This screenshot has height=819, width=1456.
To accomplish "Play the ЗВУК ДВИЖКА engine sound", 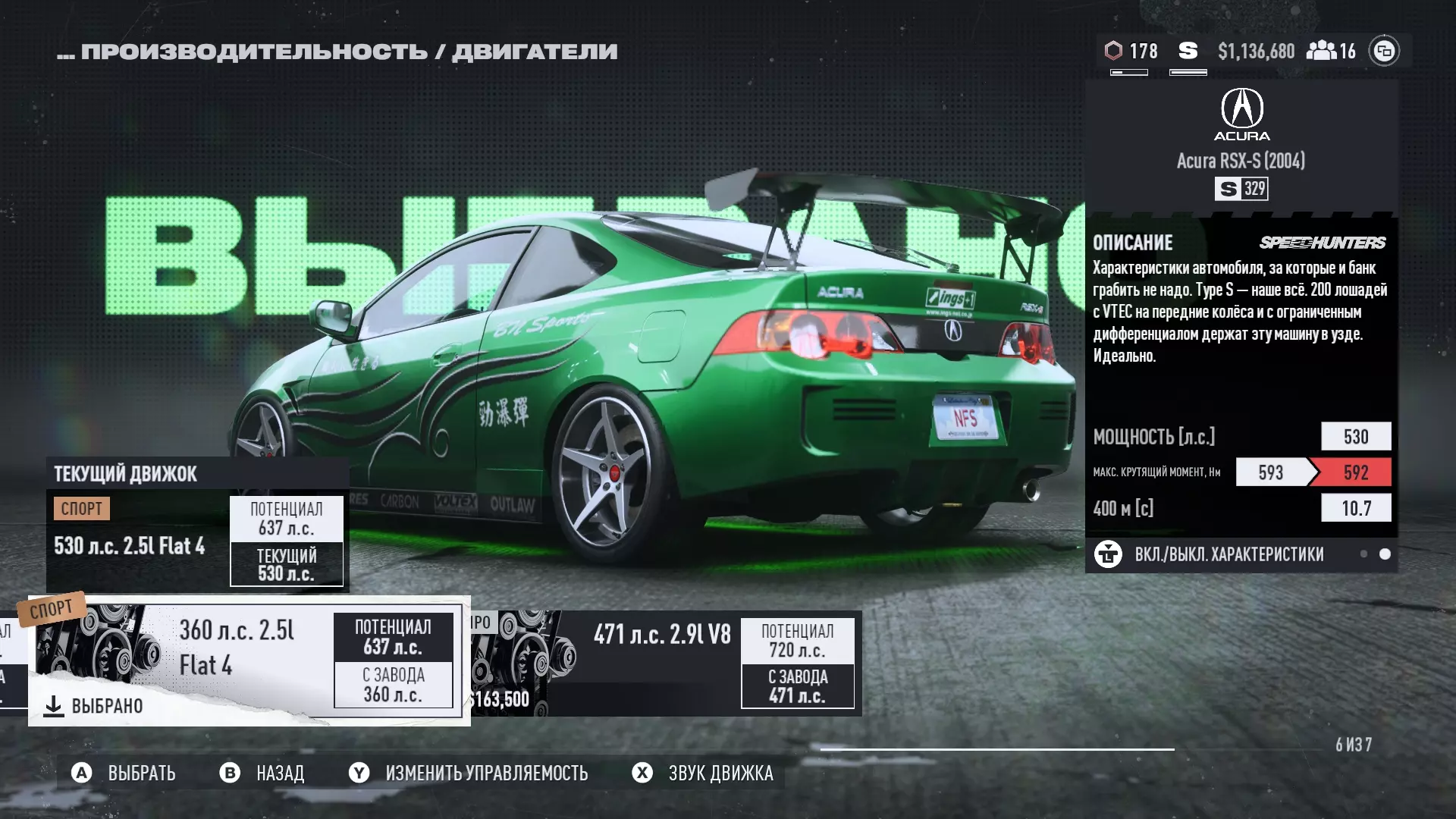I will click(703, 773).
